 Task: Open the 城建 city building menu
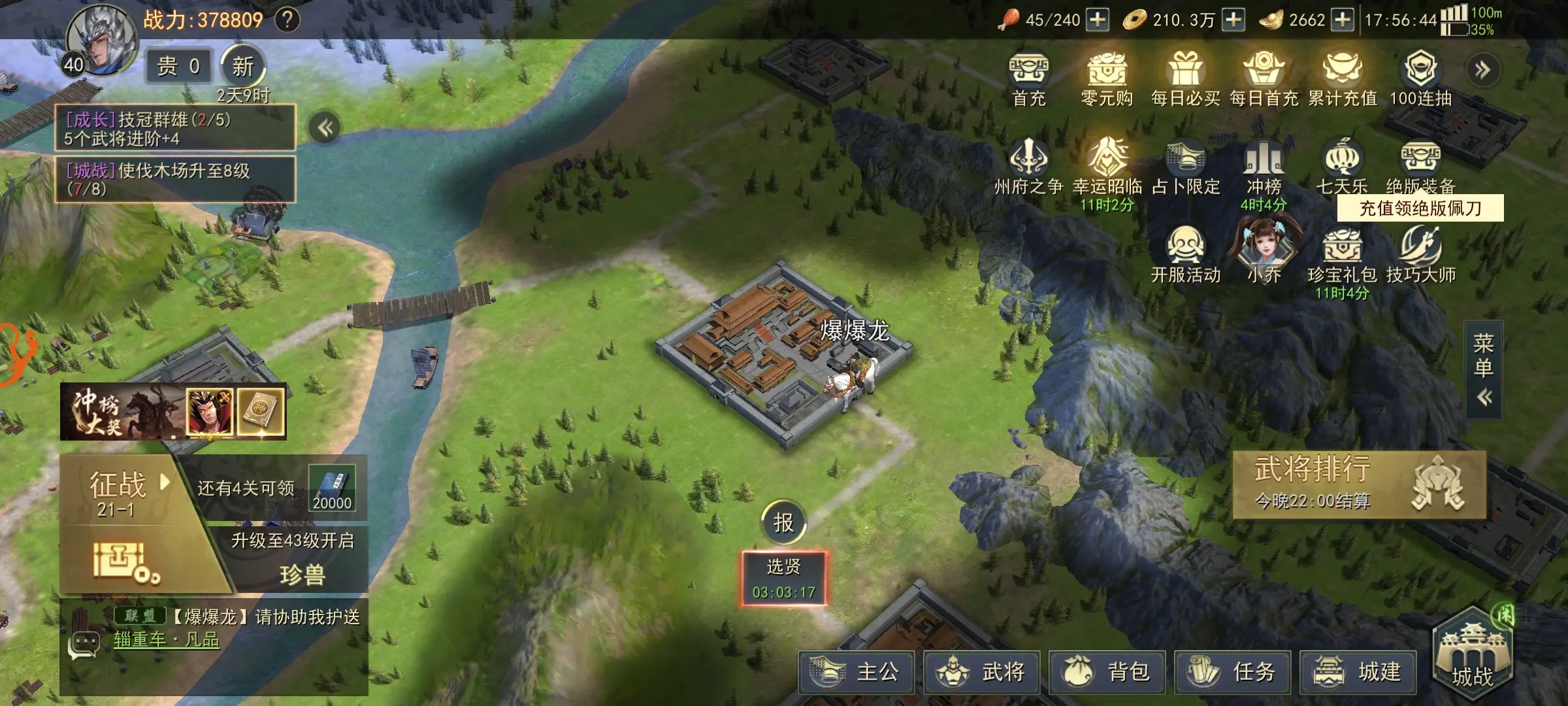click(x=1358, y=671)
